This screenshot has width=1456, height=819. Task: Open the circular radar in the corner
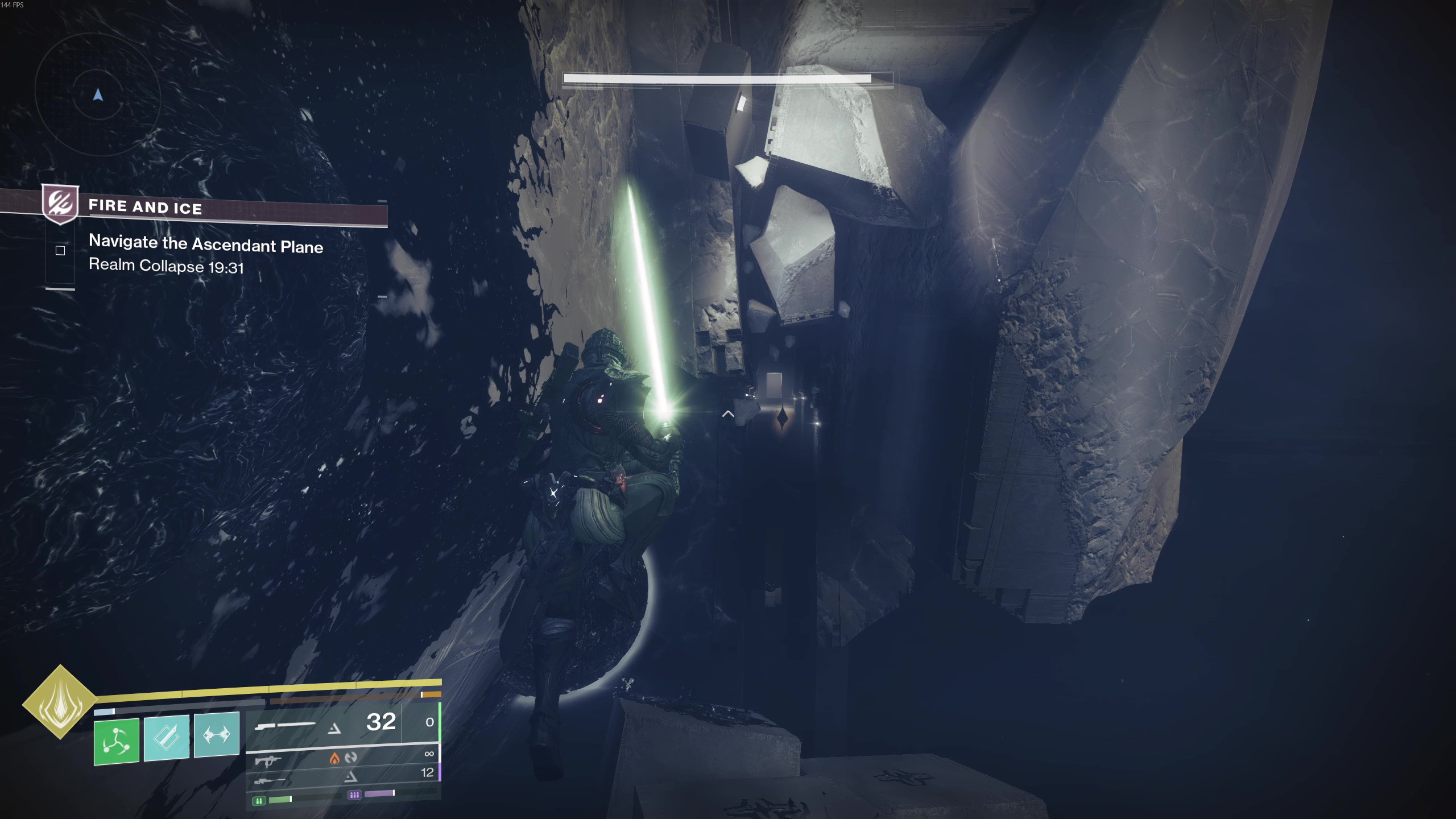tap(98, 94)
